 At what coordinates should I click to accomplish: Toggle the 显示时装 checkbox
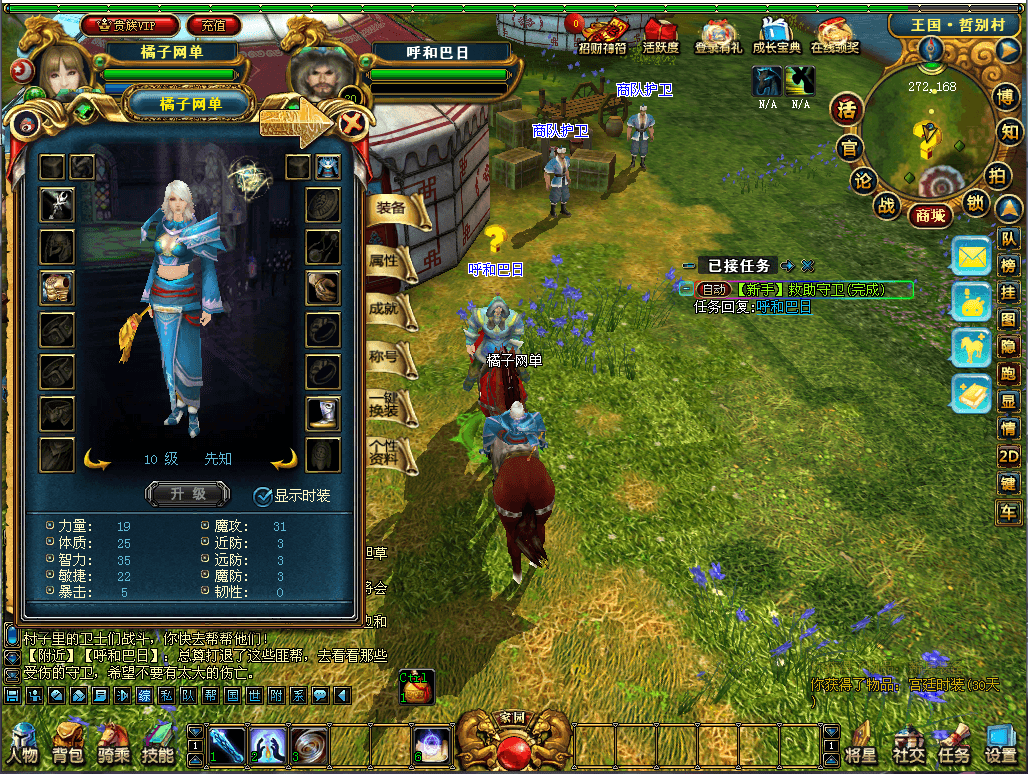263,495
